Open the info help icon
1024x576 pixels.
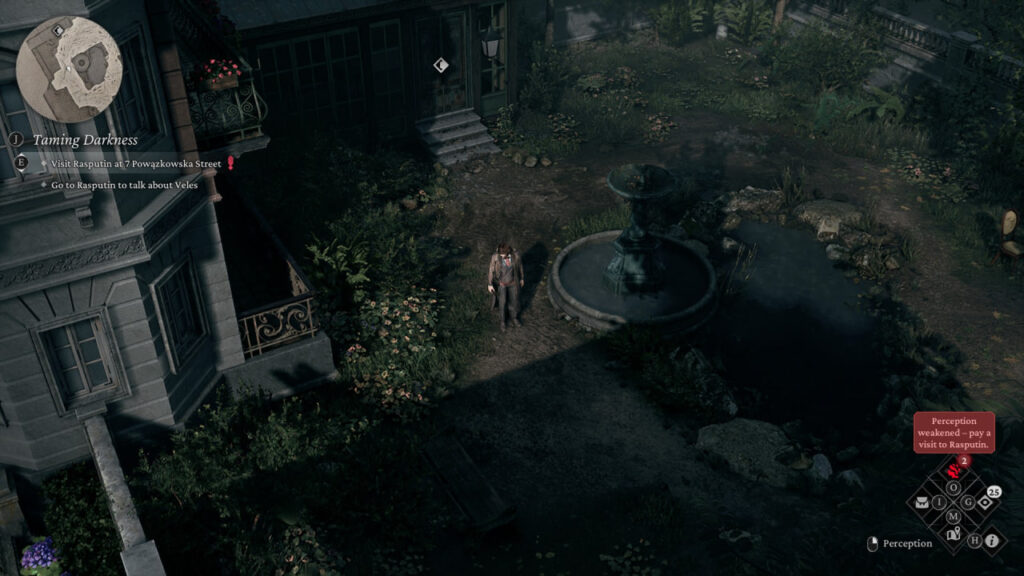[x=992, y=541]
